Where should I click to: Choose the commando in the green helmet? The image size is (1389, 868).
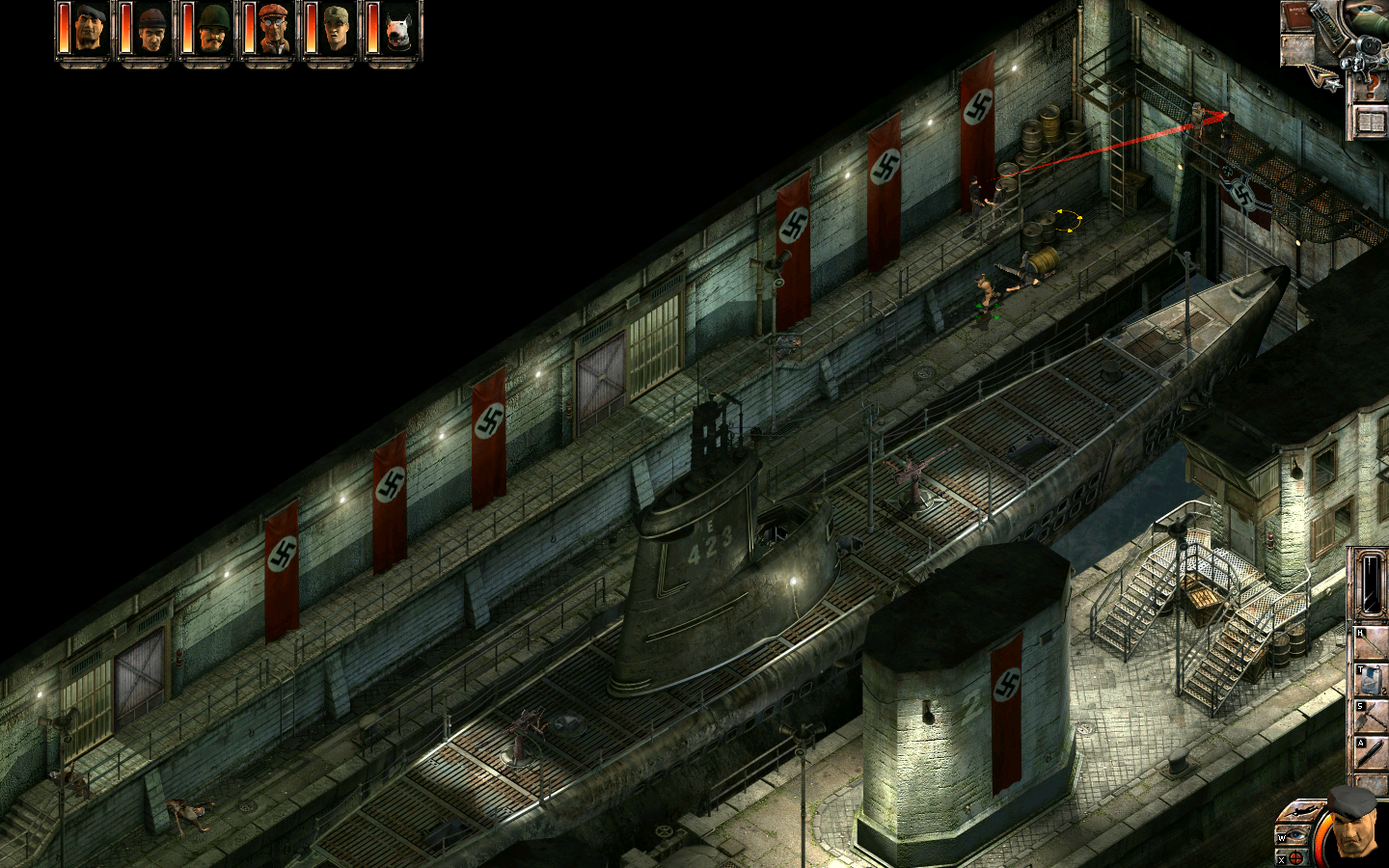pyautogui.click(x=212, y=30)
